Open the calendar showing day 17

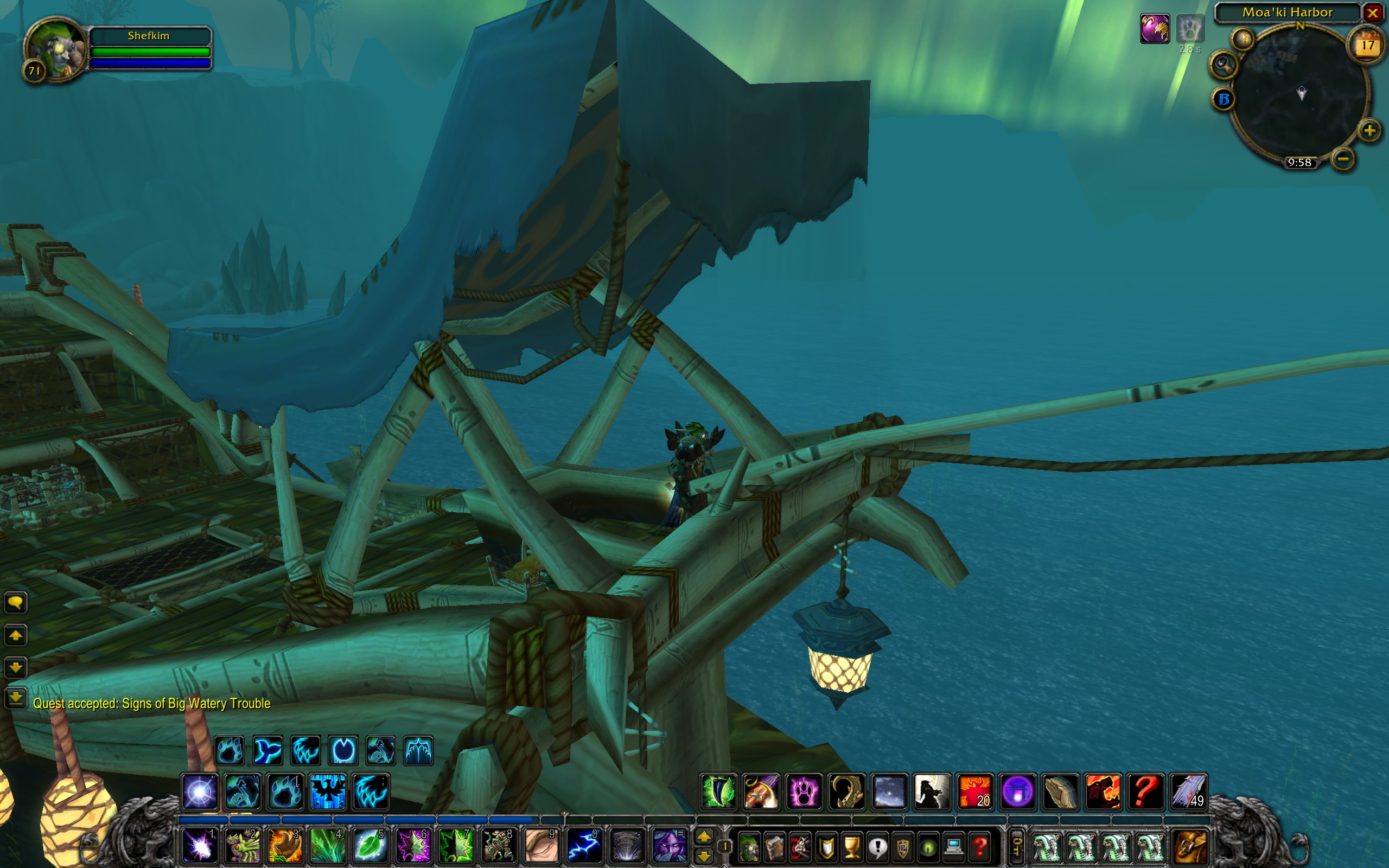coord(1367,46)
